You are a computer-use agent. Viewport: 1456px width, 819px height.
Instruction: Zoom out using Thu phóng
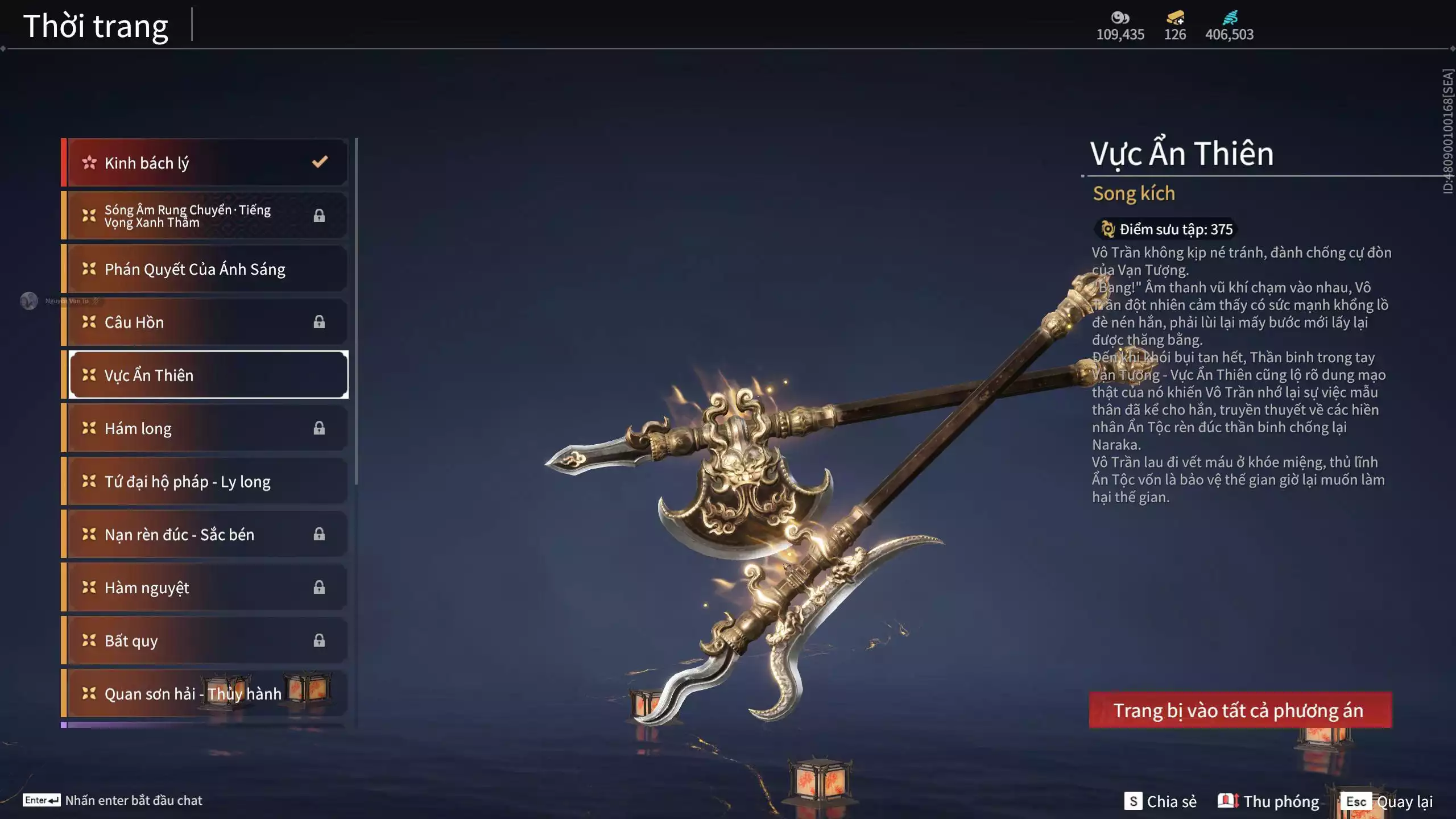(x=1268, y=801)
